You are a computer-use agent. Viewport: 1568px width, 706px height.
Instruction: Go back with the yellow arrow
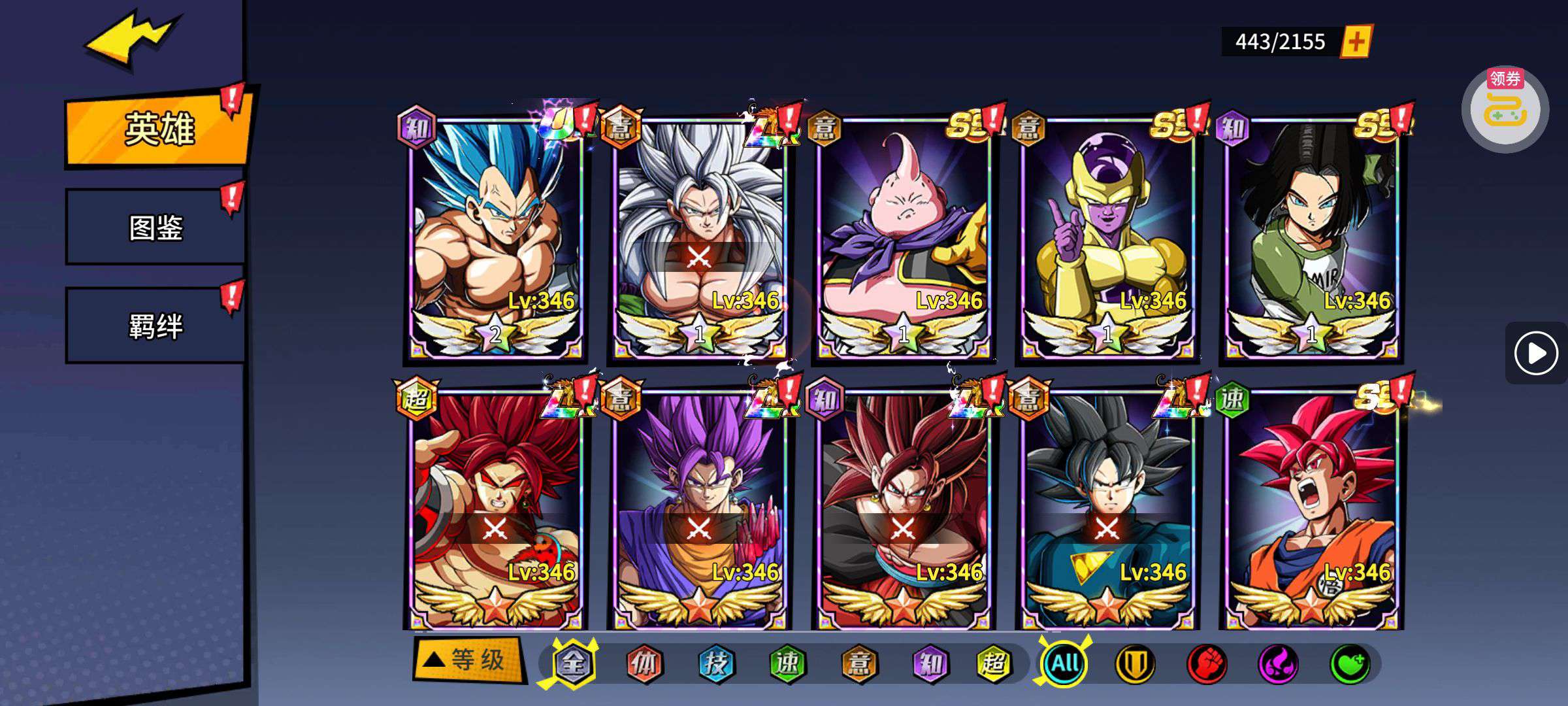[131, 39]
